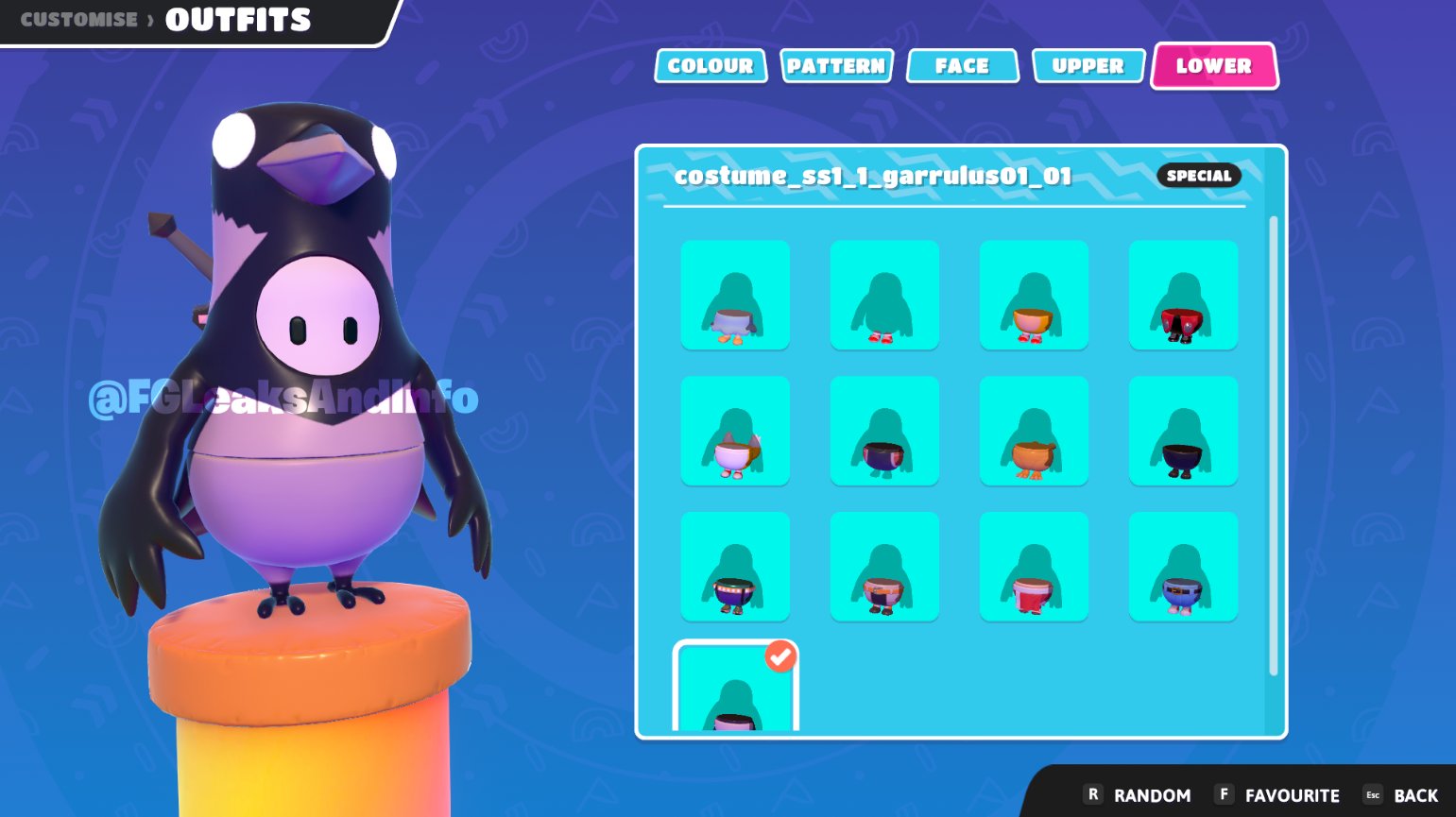
Task: Click the checkmark icon on the equipped lower
Action: click(x=779, y=657)
